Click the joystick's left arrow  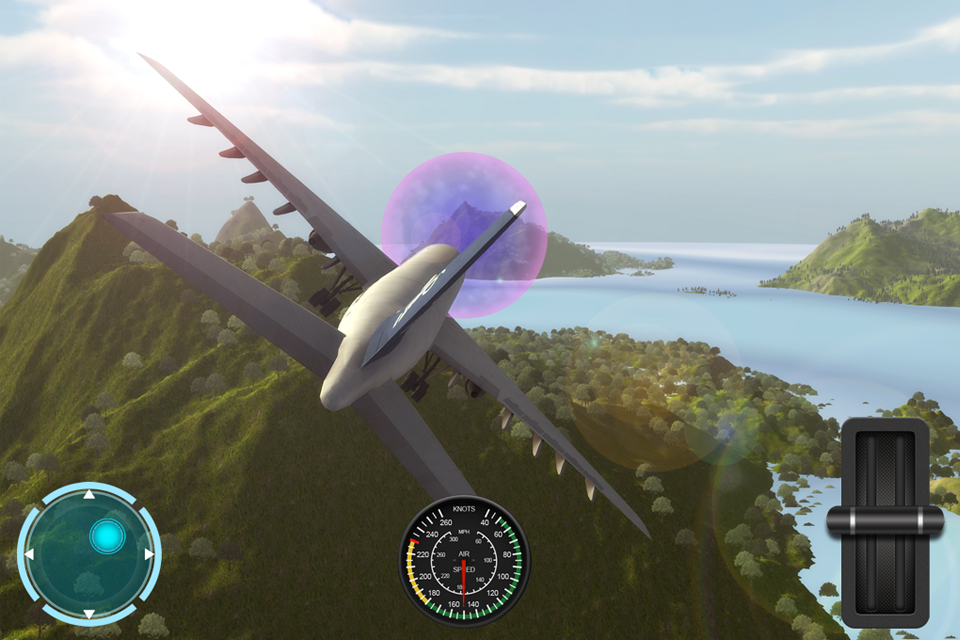pyautogui.click(x=29, y=554)
